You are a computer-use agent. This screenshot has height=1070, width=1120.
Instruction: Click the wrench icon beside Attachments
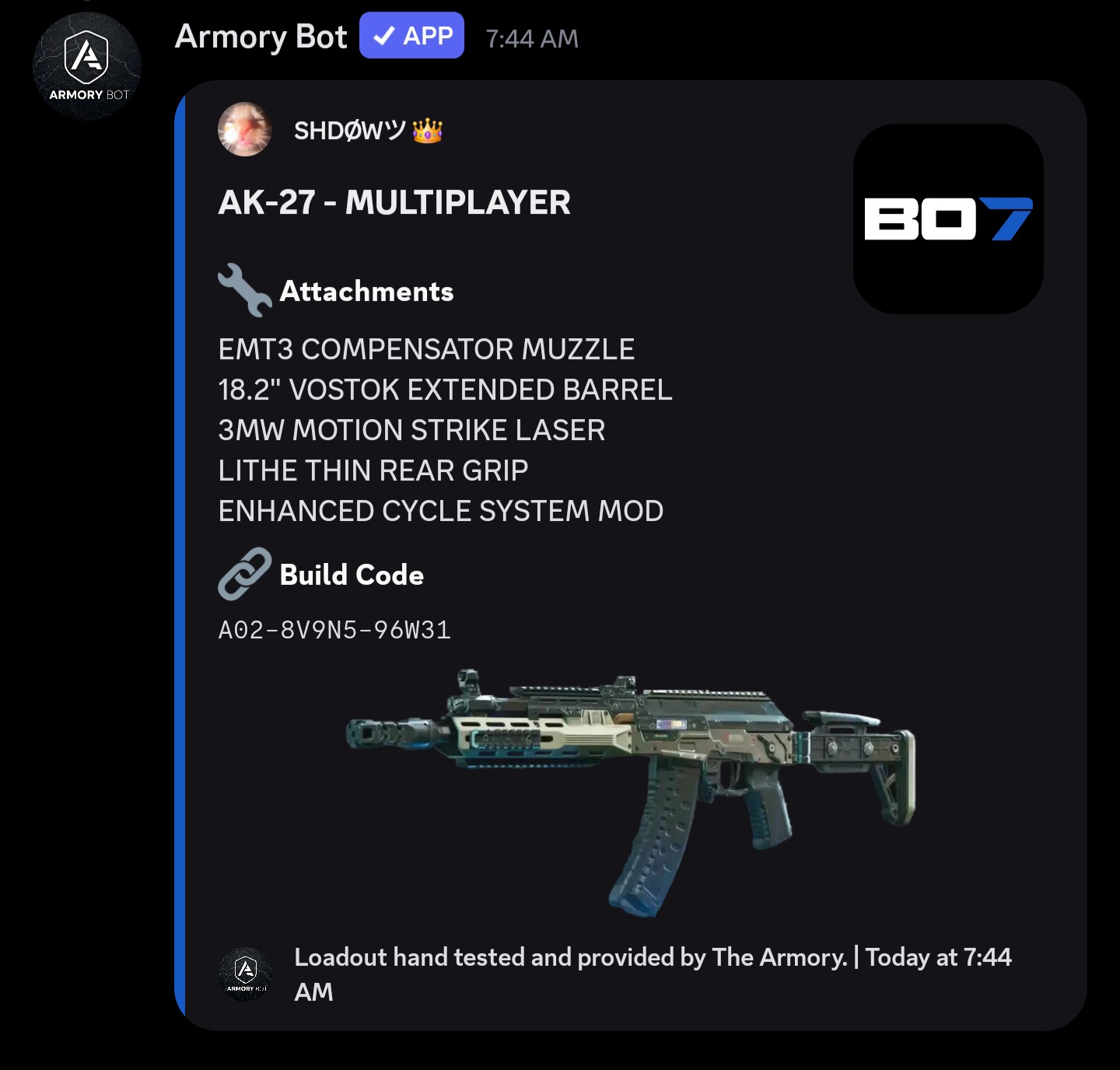coord(243,290)
